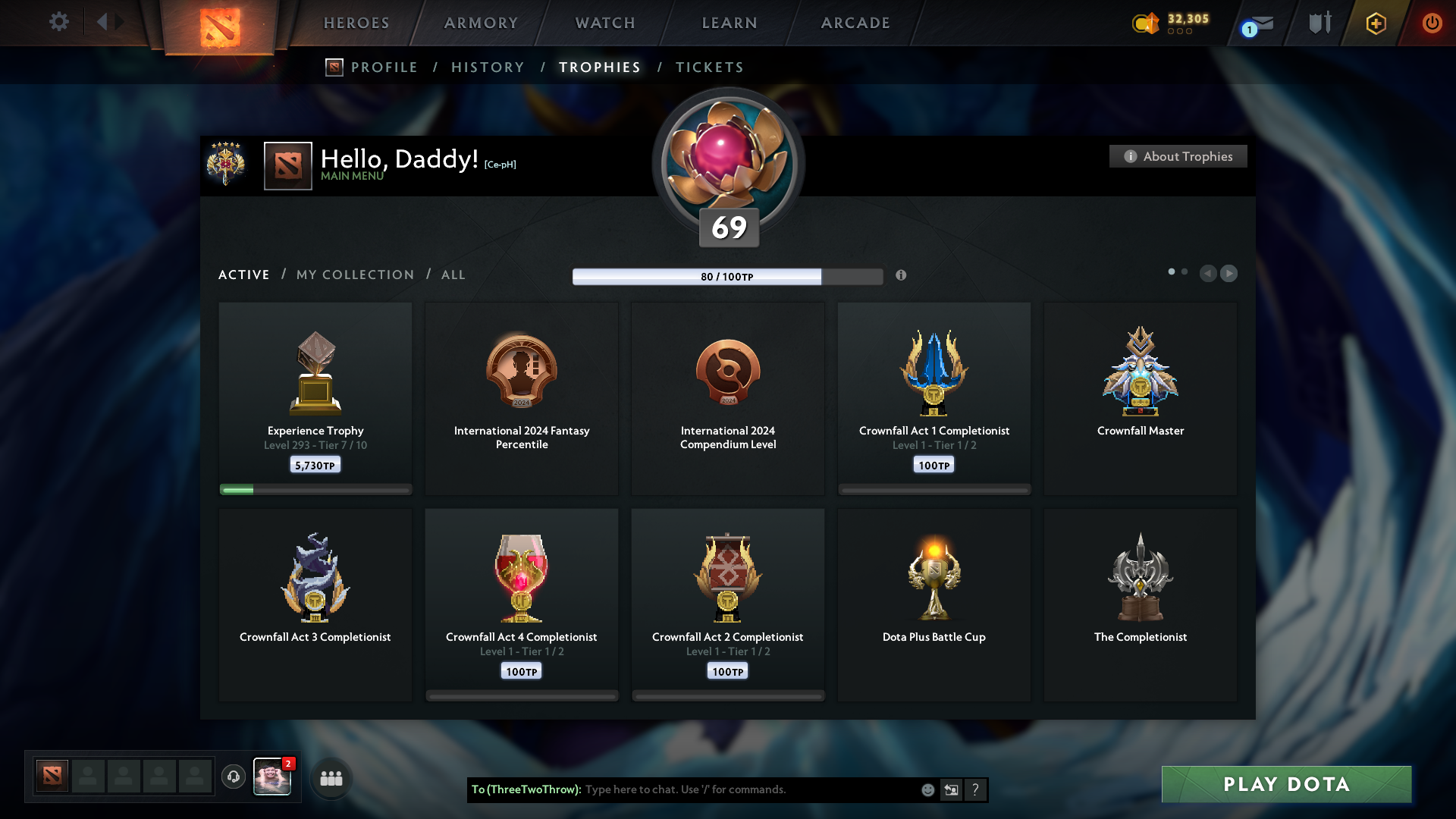Open the ARCADE menu
The image size is (1456, 819).
[x=855, y=23]
